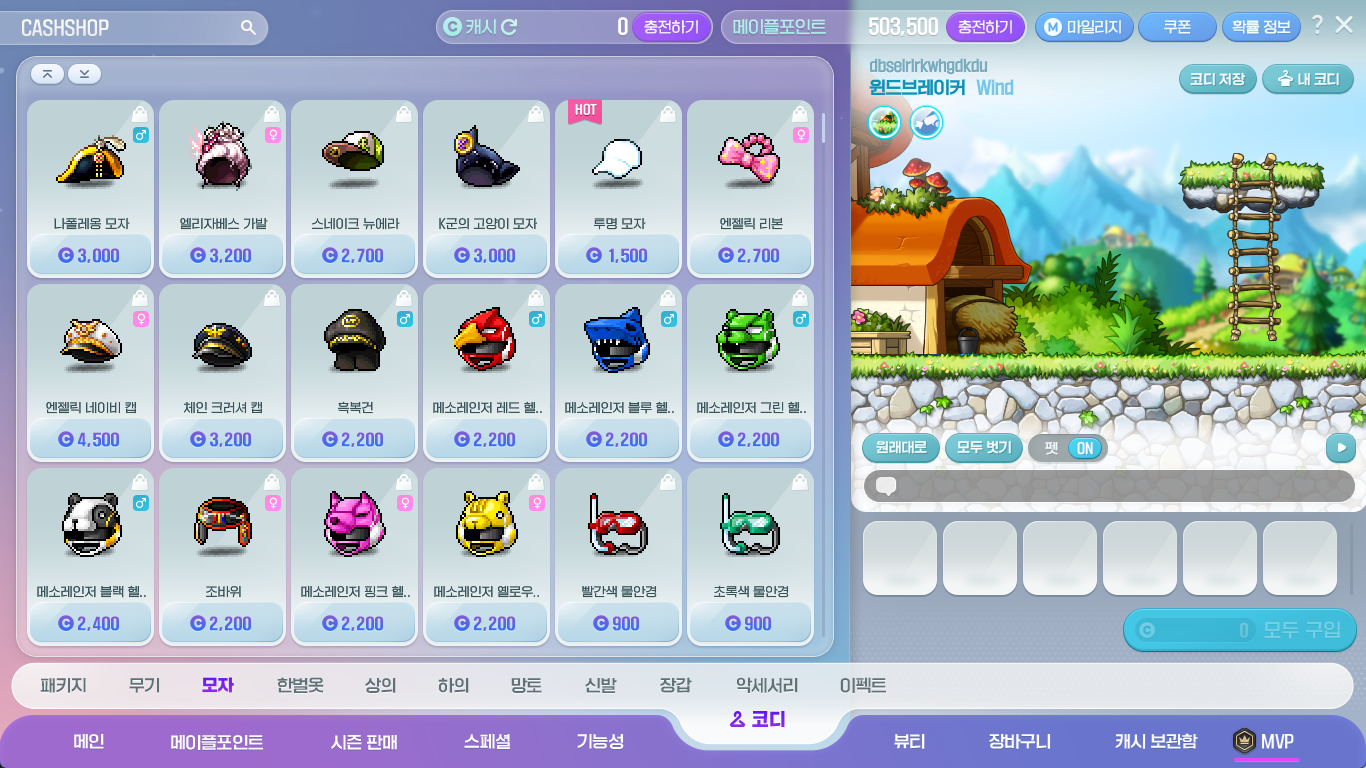The width and height of the screenshot is (1366, 768).
Task: Reset avatar with 원래대로 button
Action: [x=900, y=447]
